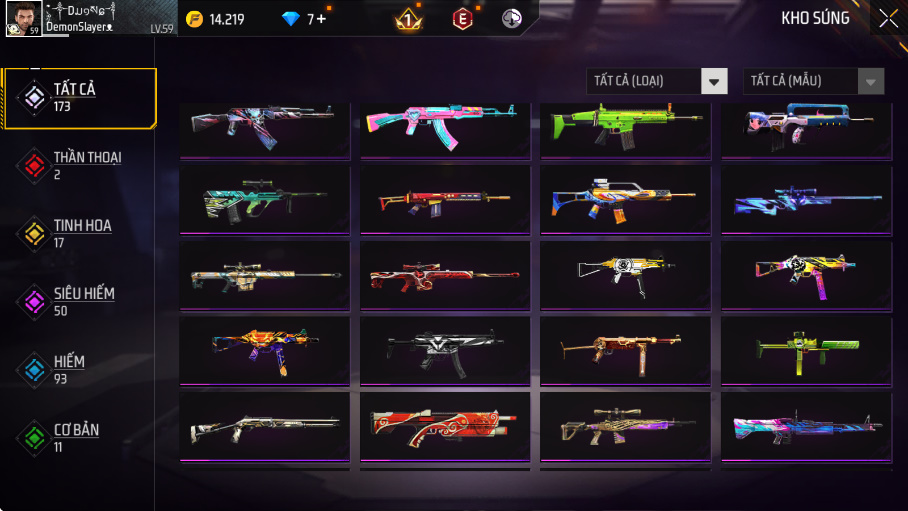Click the round gray icon beside the E badge

pyautogui.click(x=512, y=19)
